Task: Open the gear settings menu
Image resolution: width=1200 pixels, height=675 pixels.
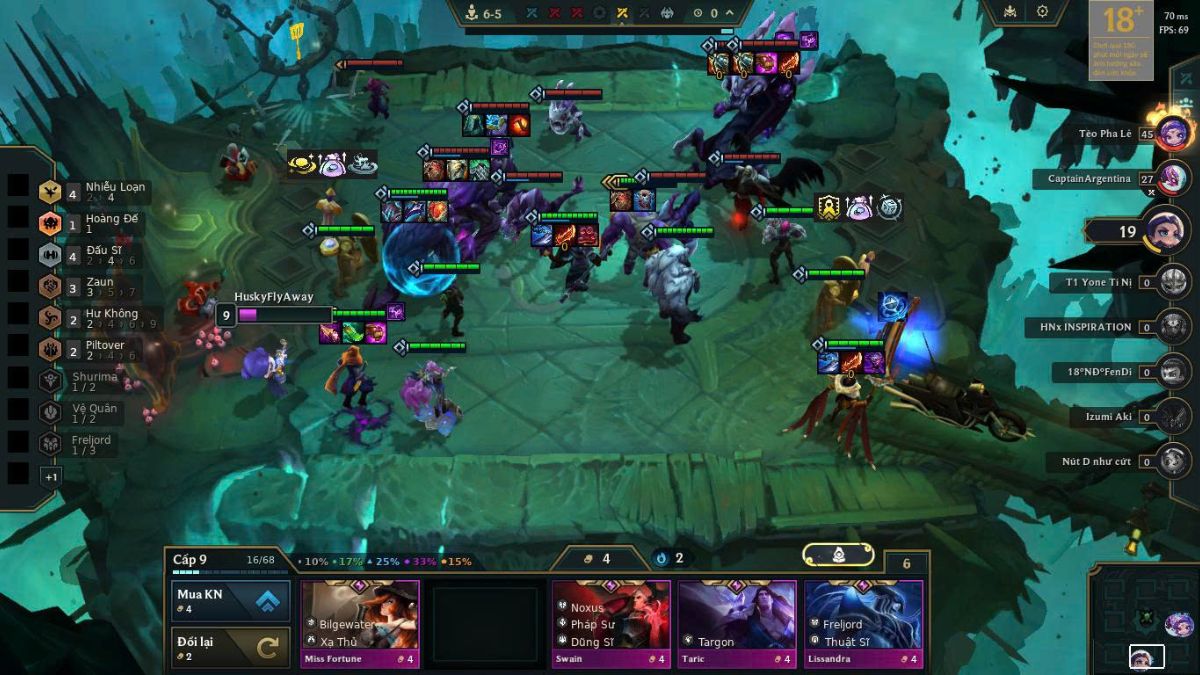Action: [x=1042, y=12]
